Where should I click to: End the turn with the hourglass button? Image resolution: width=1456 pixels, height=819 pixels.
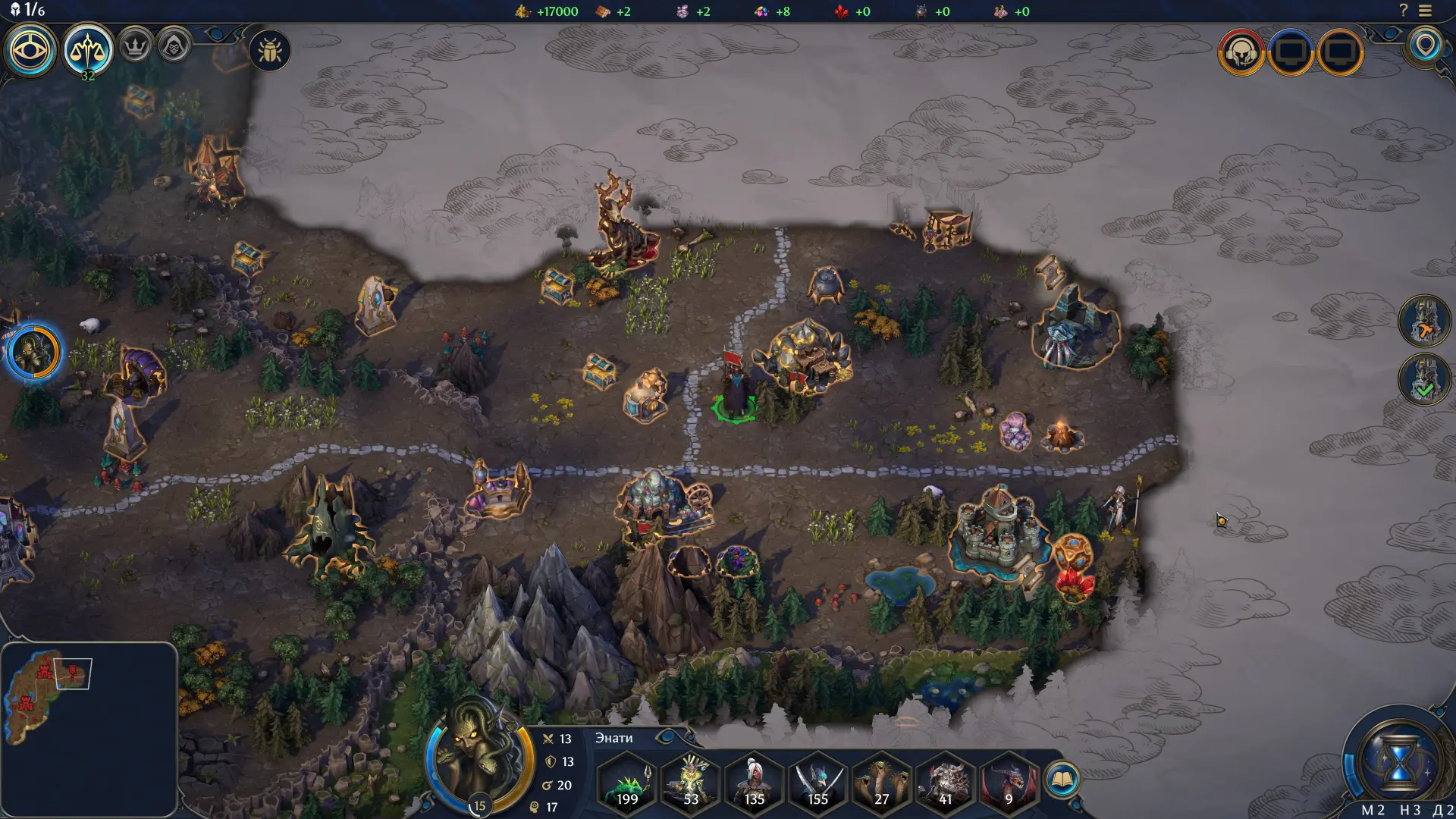coord(1398,761)
